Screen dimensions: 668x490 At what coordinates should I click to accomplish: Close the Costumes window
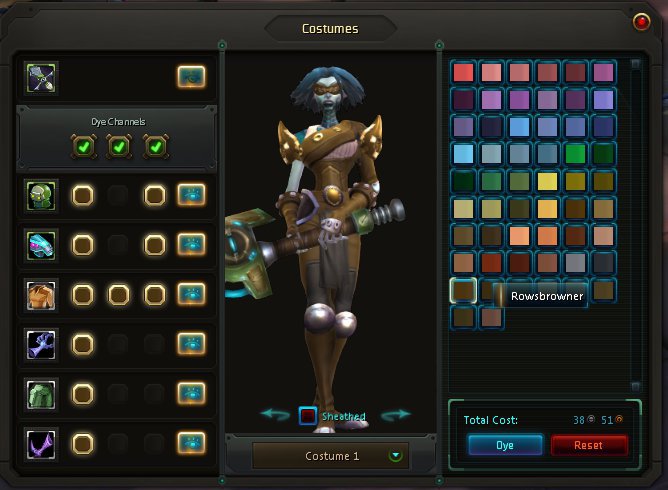pos(642,21)
